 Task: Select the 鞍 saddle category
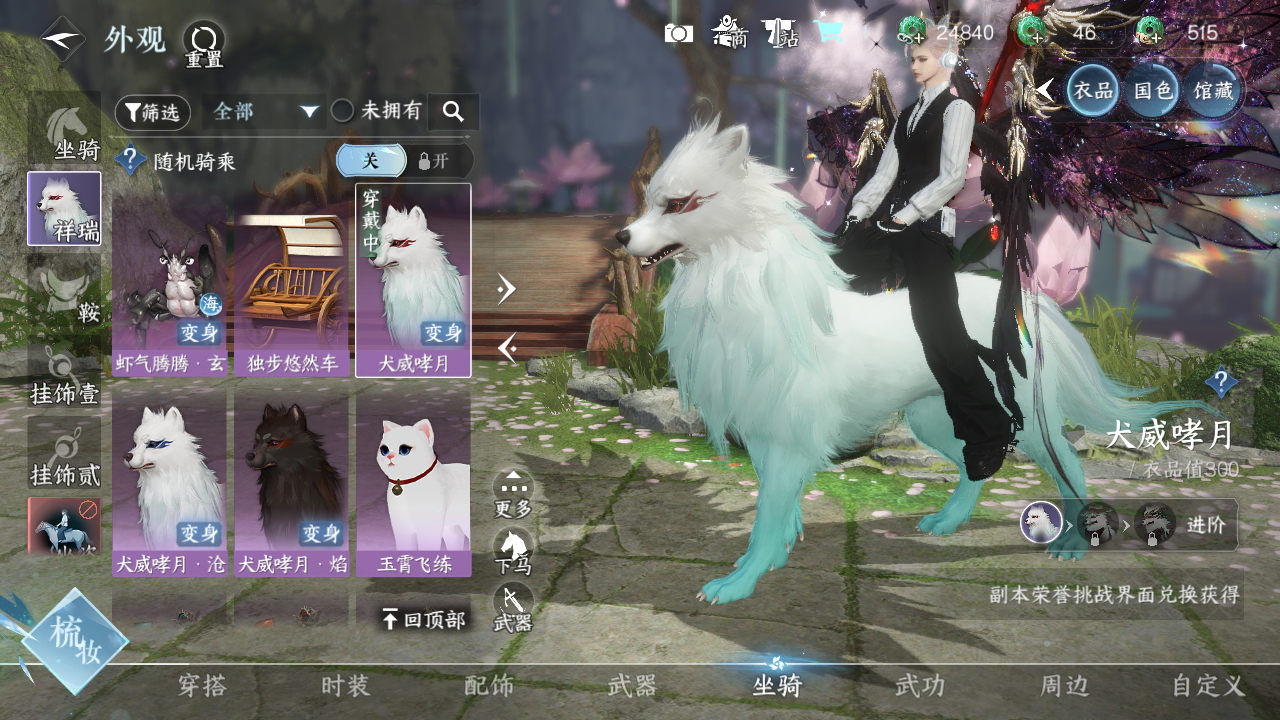tap(65, 292)
